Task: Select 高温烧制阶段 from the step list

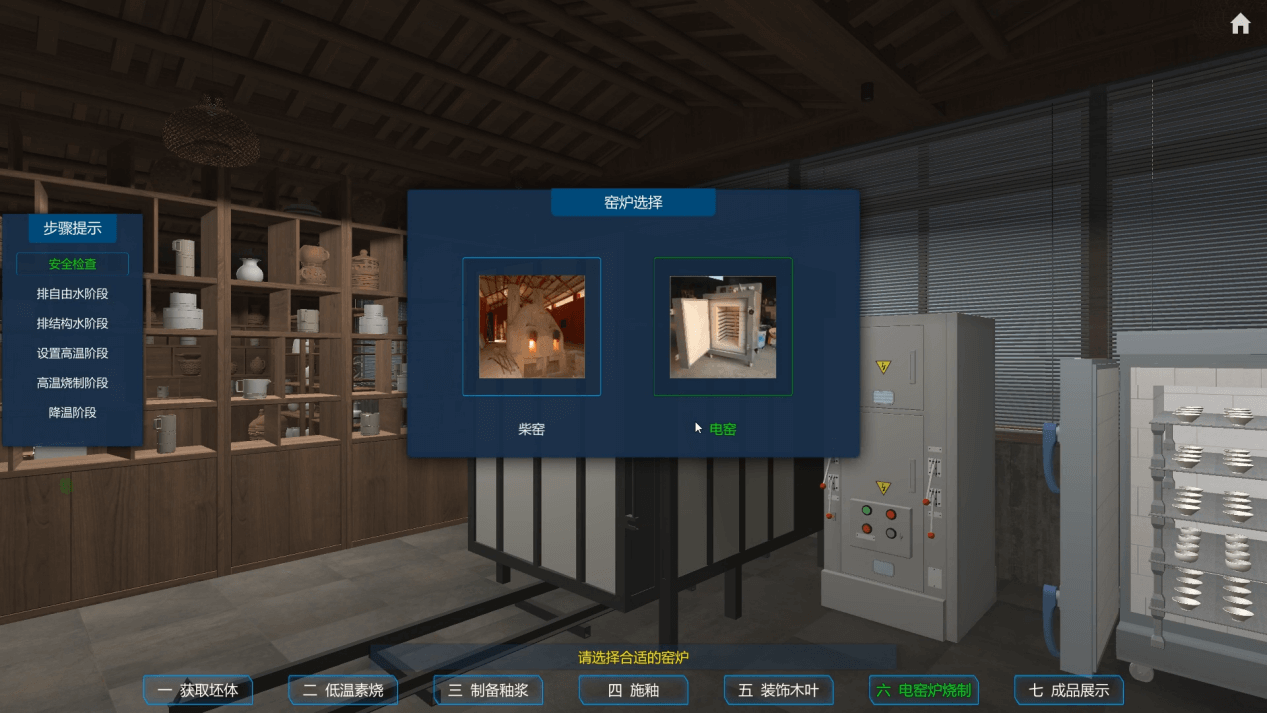Action: pos(72,383)
